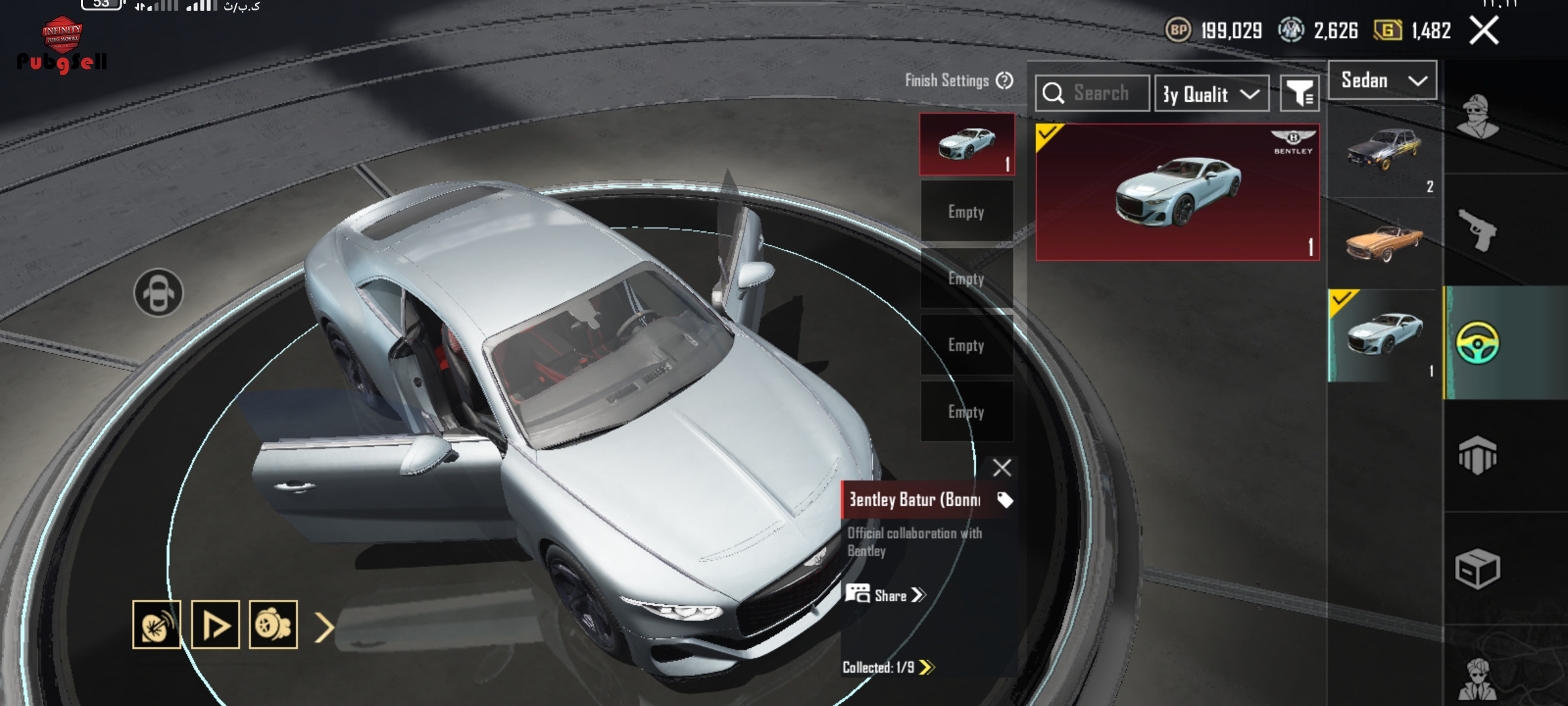This screenshot has width=1568, height=706.
Task: Select the equipped Bentley finish slot
Action: pyautogui.click(x=967, y=144)
